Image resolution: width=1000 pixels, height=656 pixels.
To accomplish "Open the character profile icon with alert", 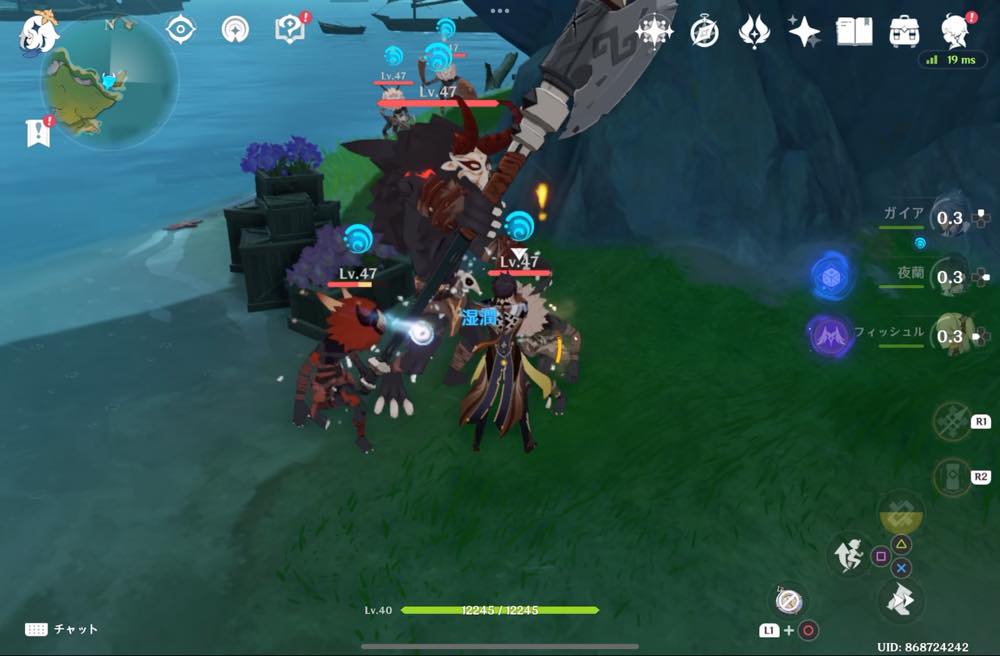I will [x=955, y=30].
